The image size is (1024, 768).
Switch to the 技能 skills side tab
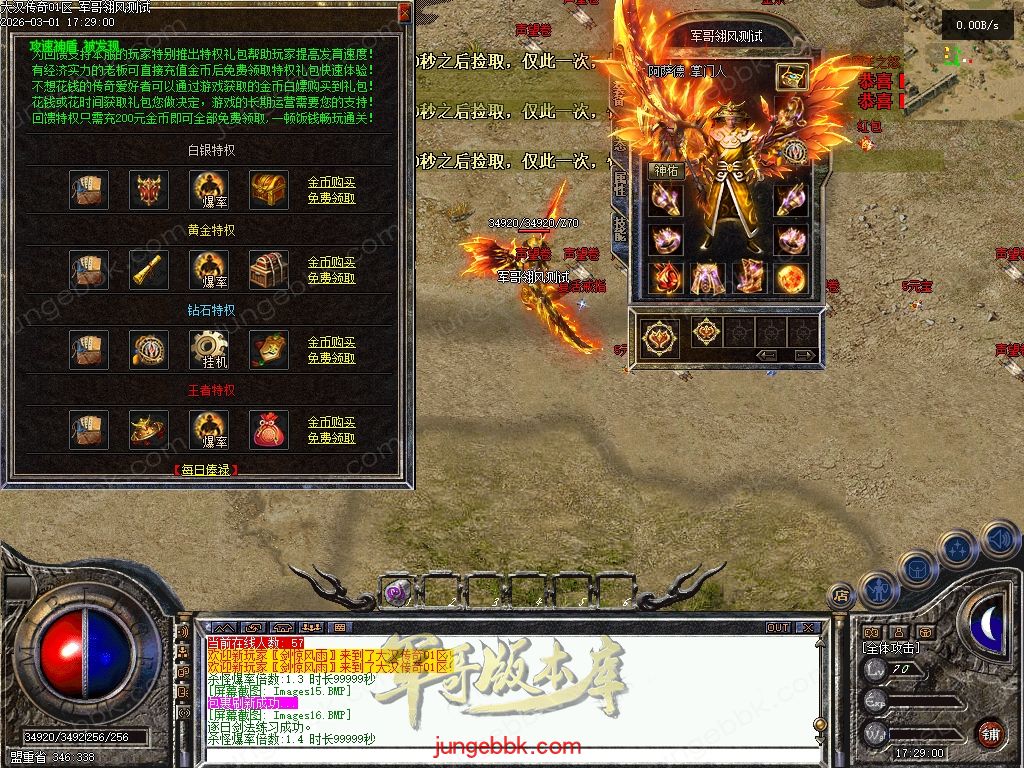tap(620, 232)
